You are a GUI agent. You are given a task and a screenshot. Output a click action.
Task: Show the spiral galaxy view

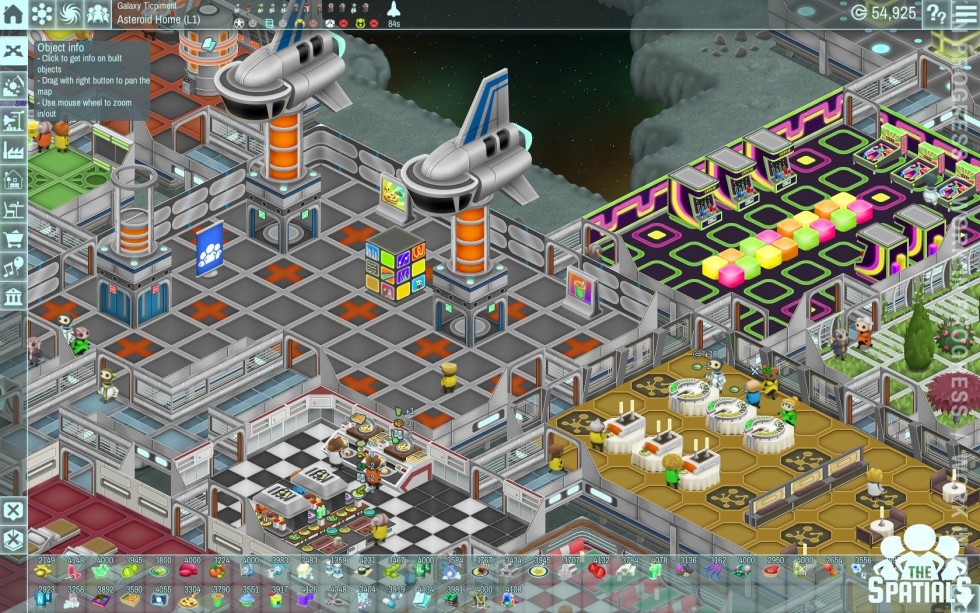click(70, 14)
